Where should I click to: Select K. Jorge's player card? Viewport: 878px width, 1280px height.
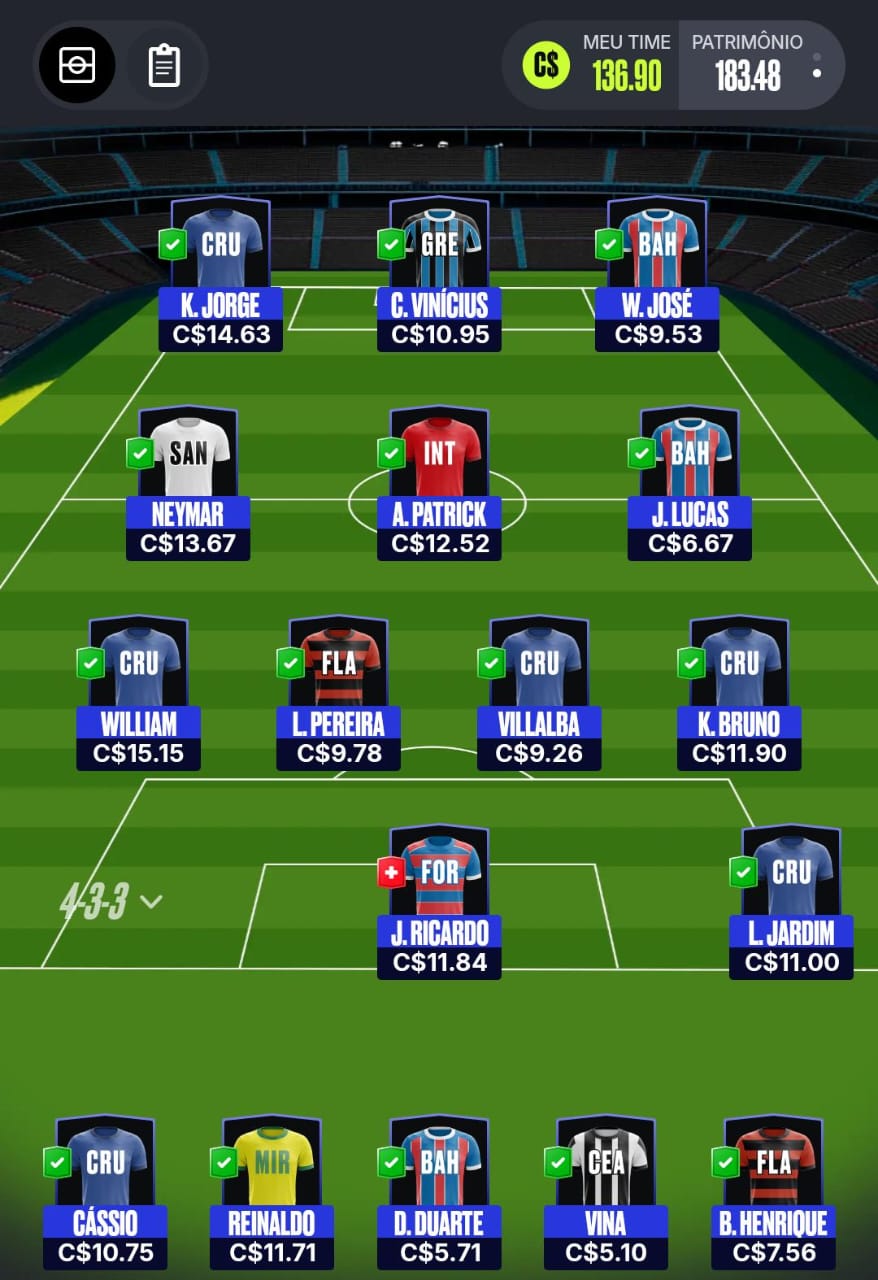(x=221, y=270)
